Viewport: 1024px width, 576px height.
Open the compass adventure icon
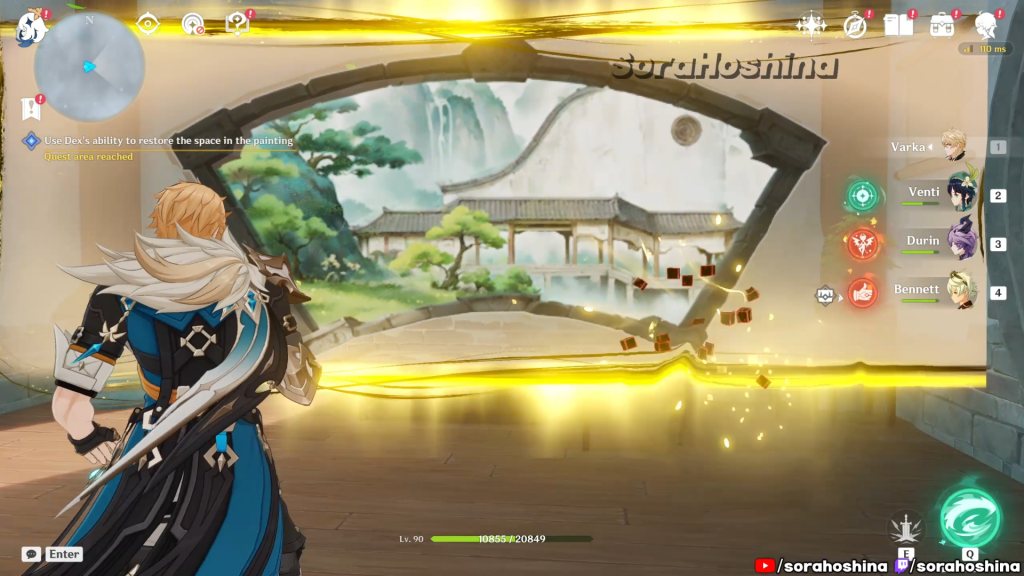click(855, 25)
